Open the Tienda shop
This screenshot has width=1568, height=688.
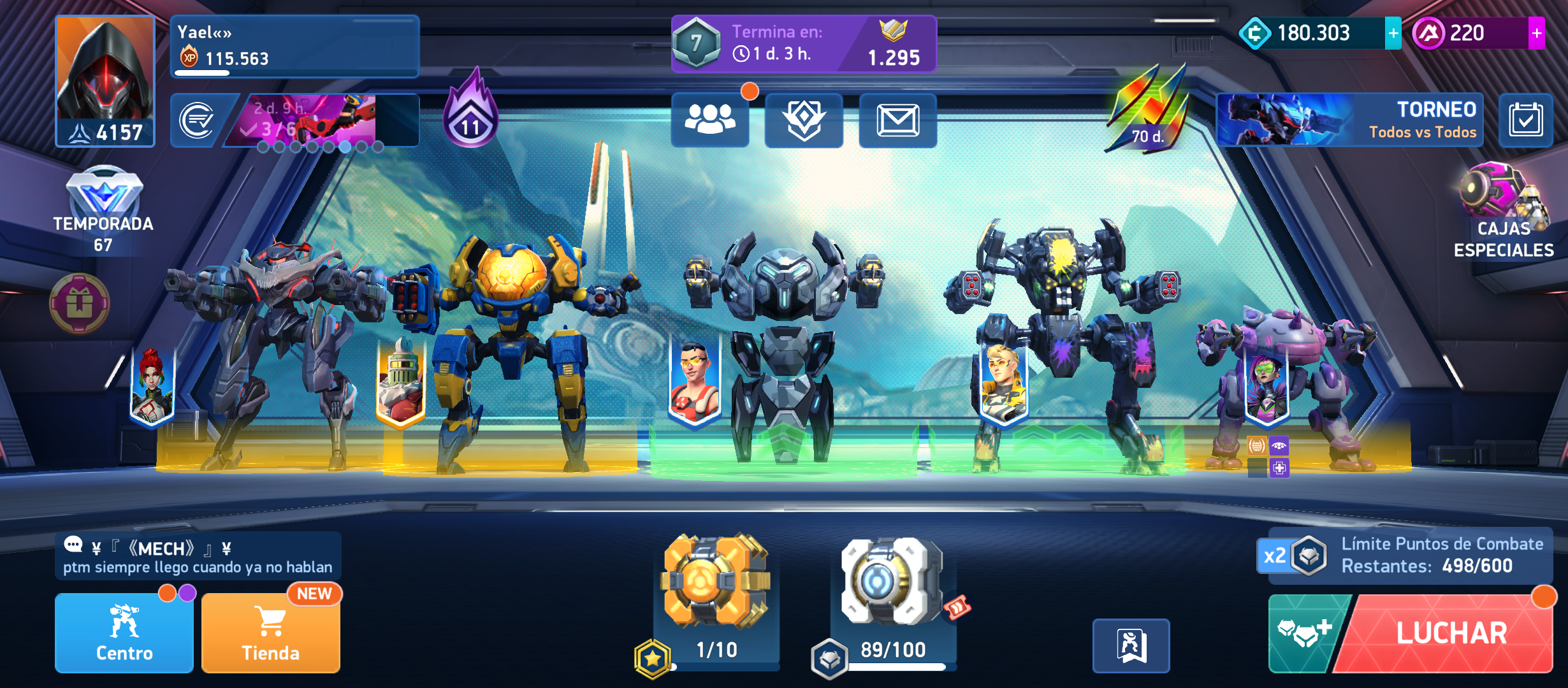(x=271, y=633)
